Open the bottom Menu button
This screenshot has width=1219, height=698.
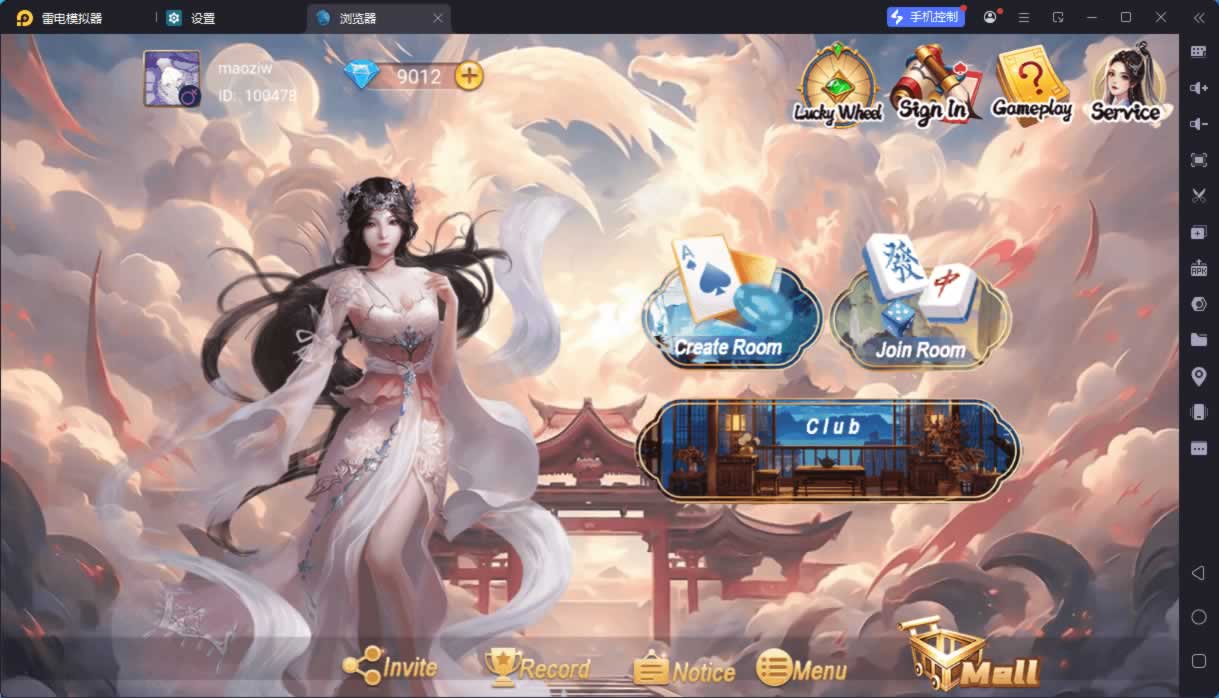[x=802, y=668]
